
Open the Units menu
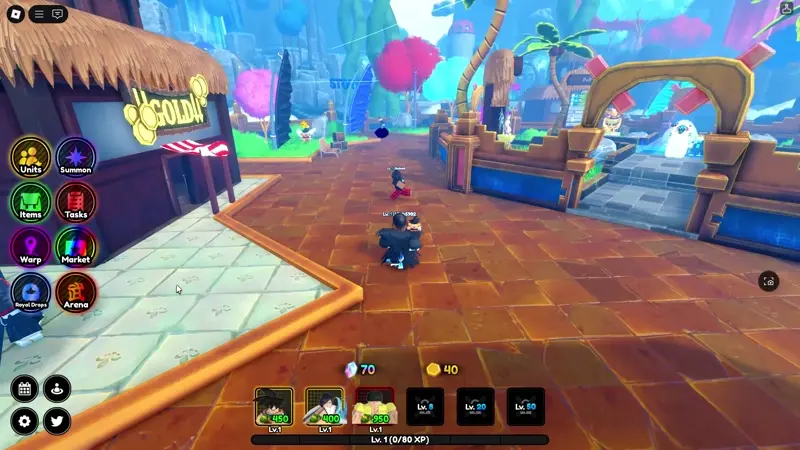click(x=31, y=158)
